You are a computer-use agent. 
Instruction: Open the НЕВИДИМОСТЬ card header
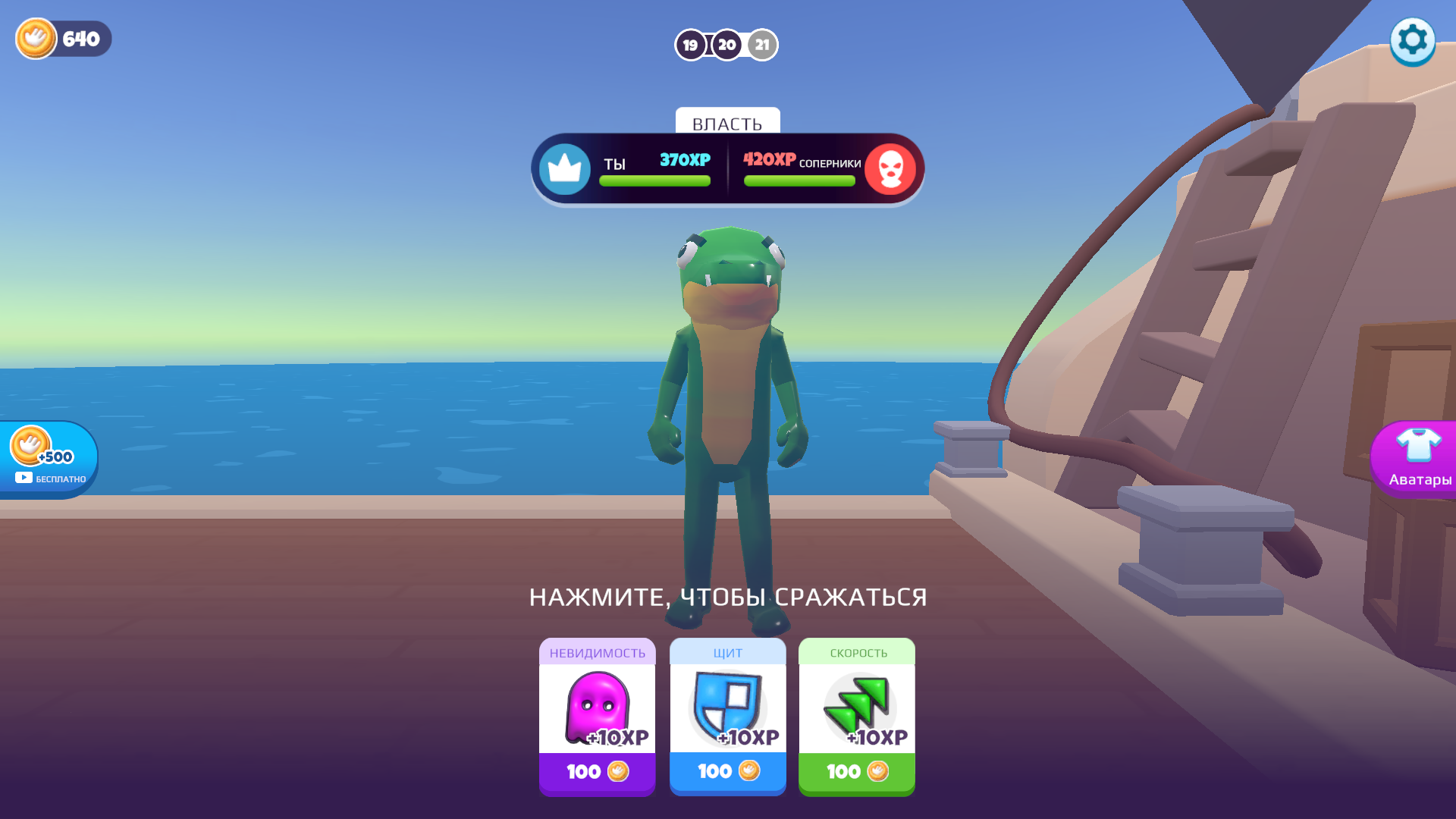[x=597, y=652]
